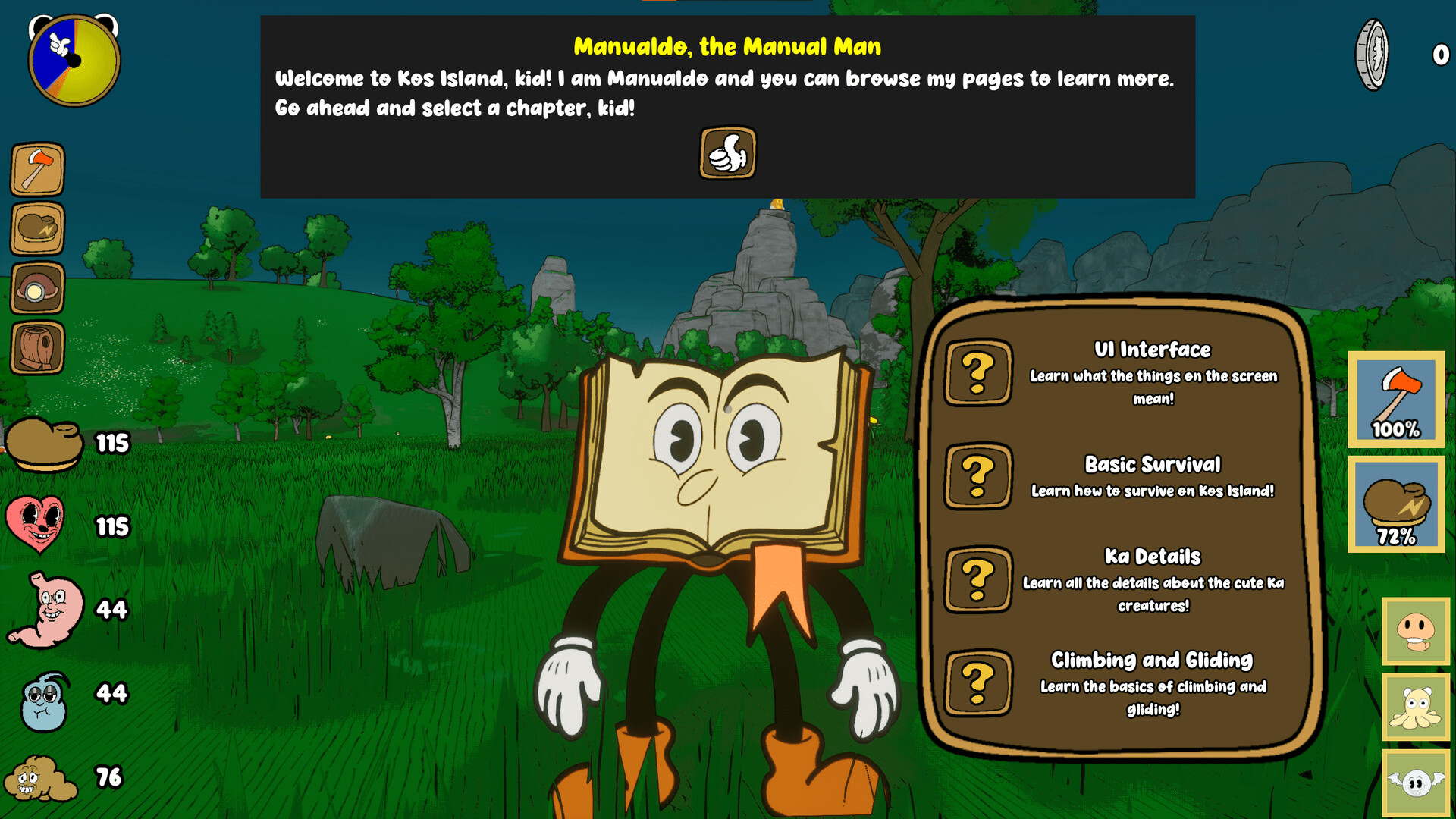Select the UI Interface chapter
Image resolution: width=1456 pixels, height=819 pixels.
977,372
